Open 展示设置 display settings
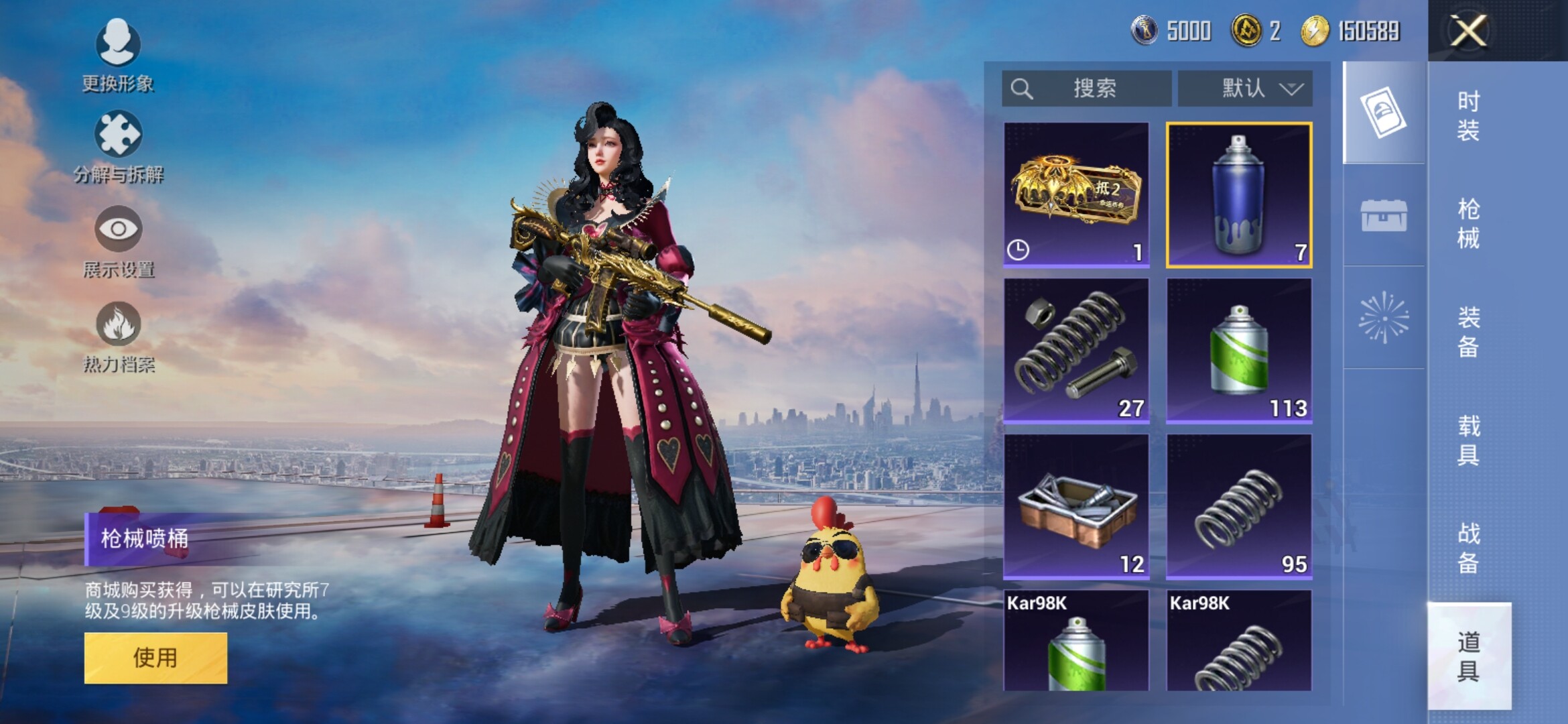The image size is (1568, 724). 118,241
